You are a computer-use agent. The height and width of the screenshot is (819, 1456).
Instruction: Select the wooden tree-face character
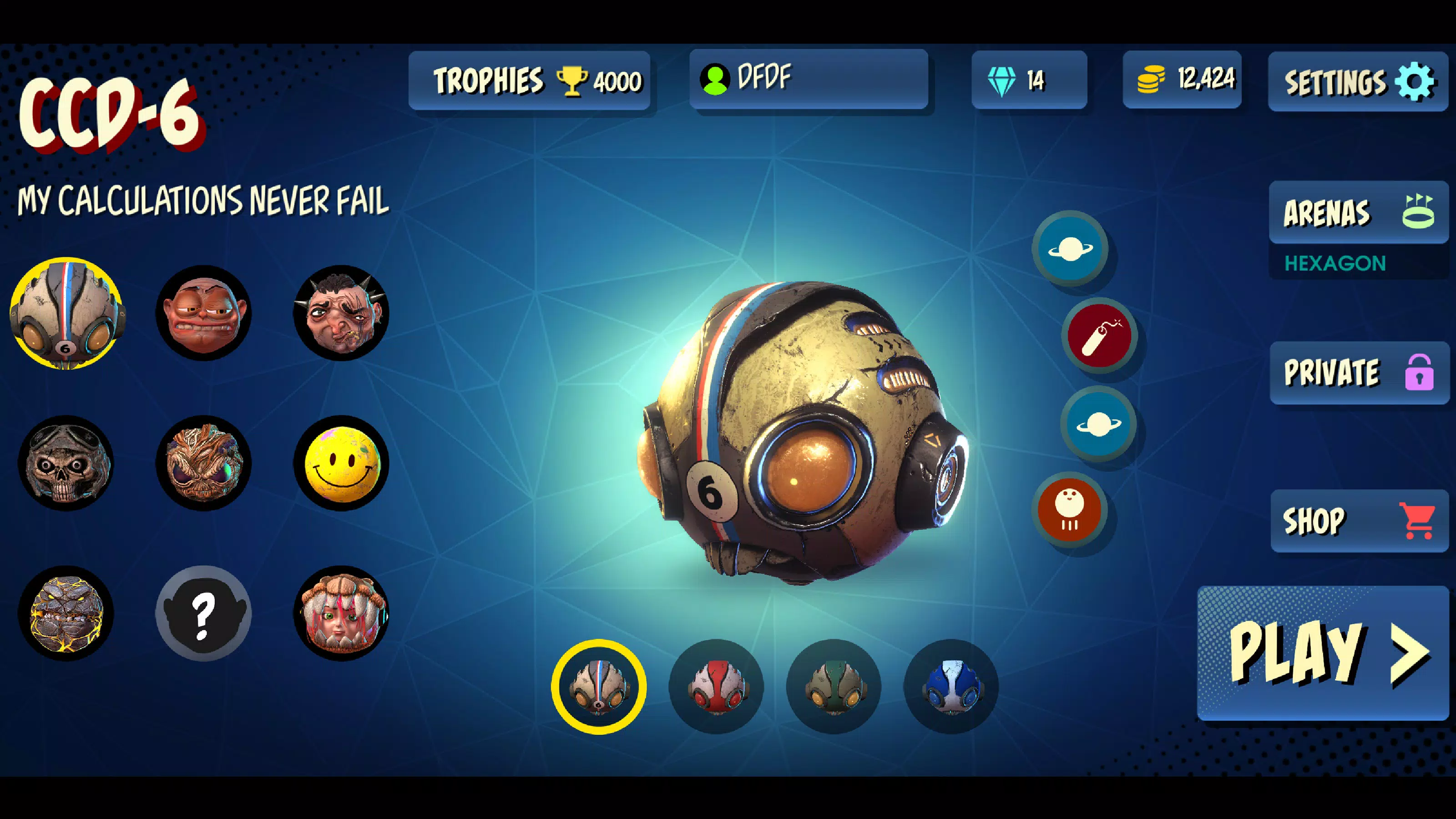pos(203,464)
